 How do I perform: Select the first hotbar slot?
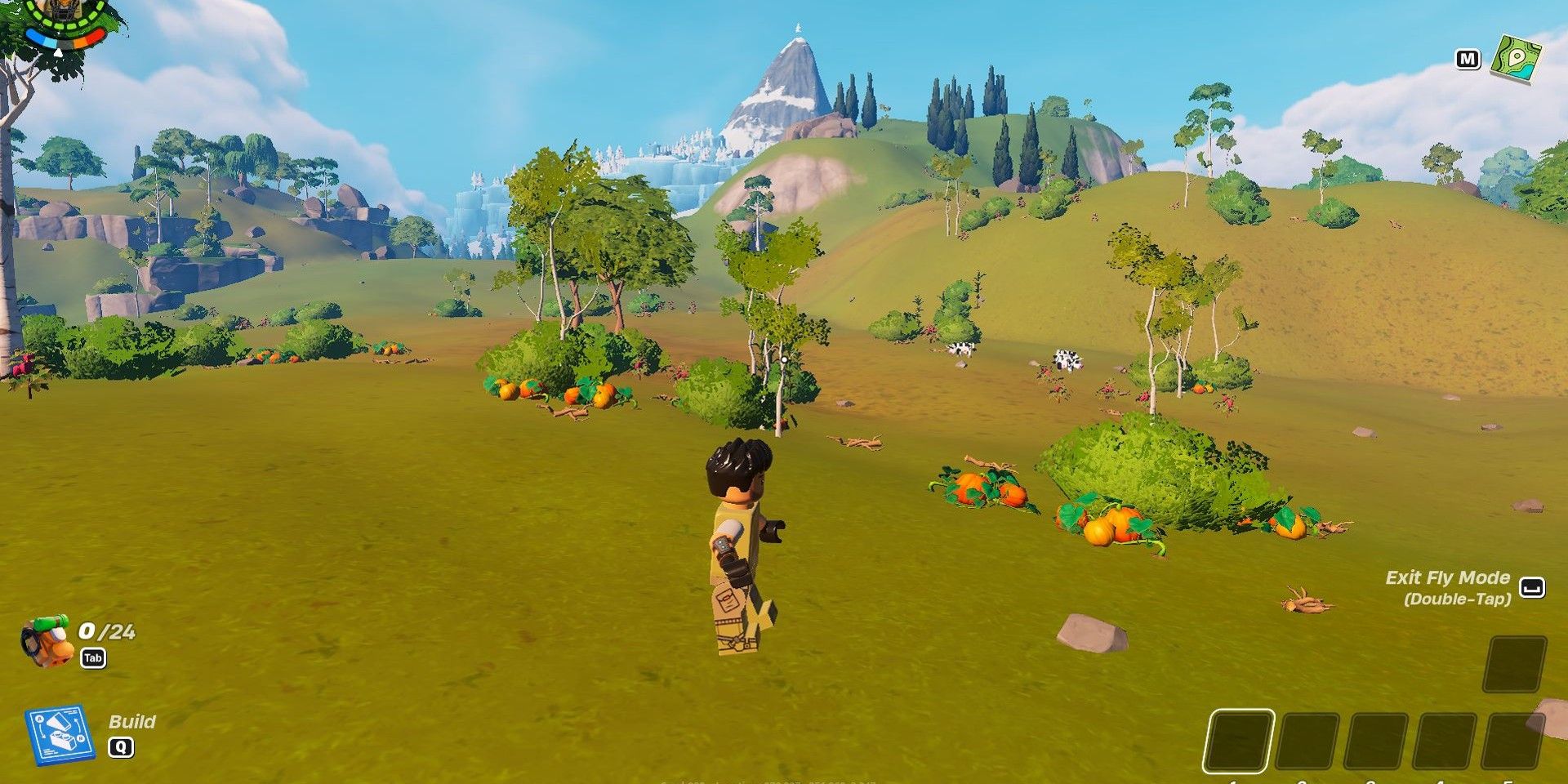coord(1239,742)
